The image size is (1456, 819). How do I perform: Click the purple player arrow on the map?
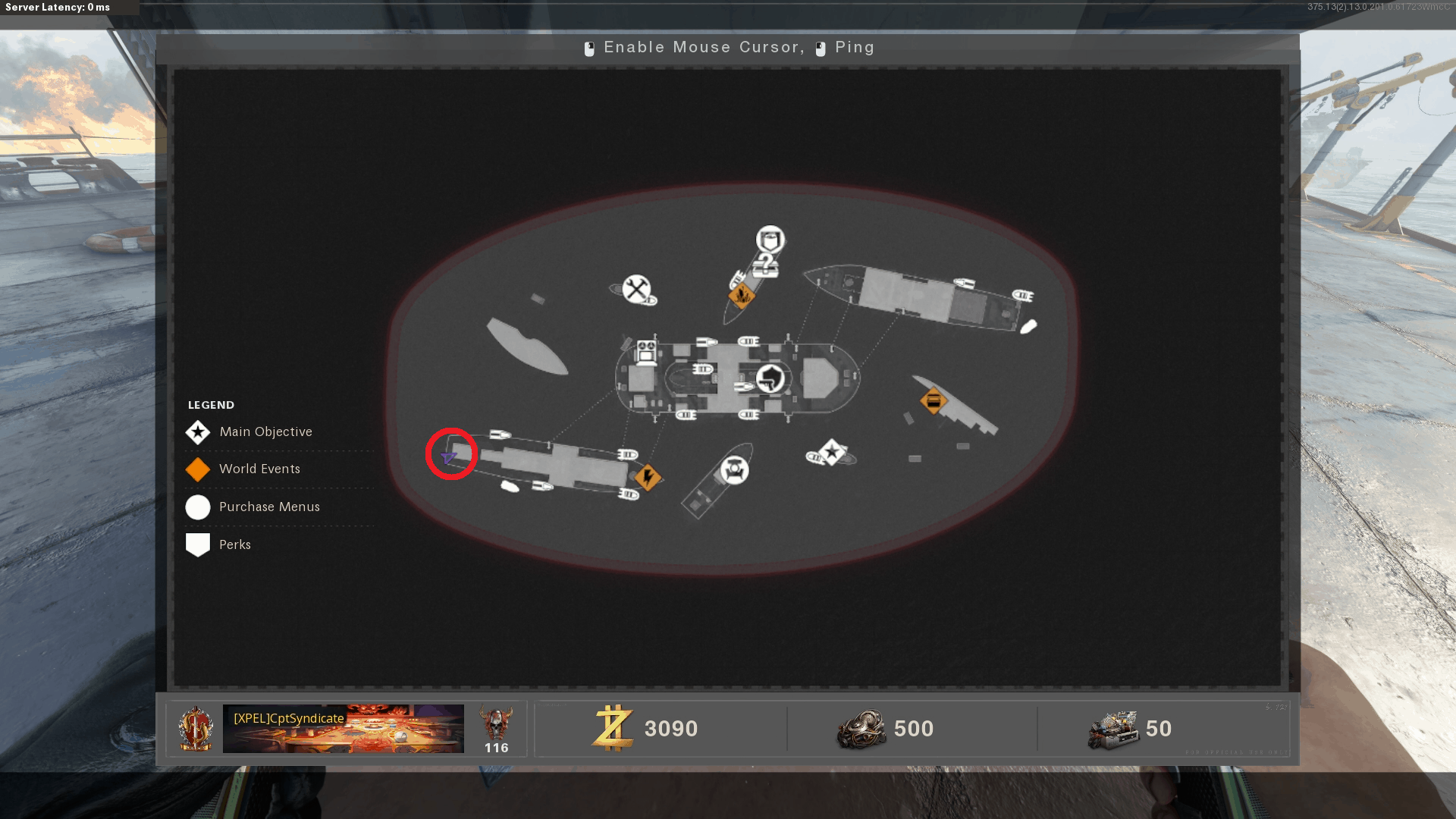pos(448,457)
